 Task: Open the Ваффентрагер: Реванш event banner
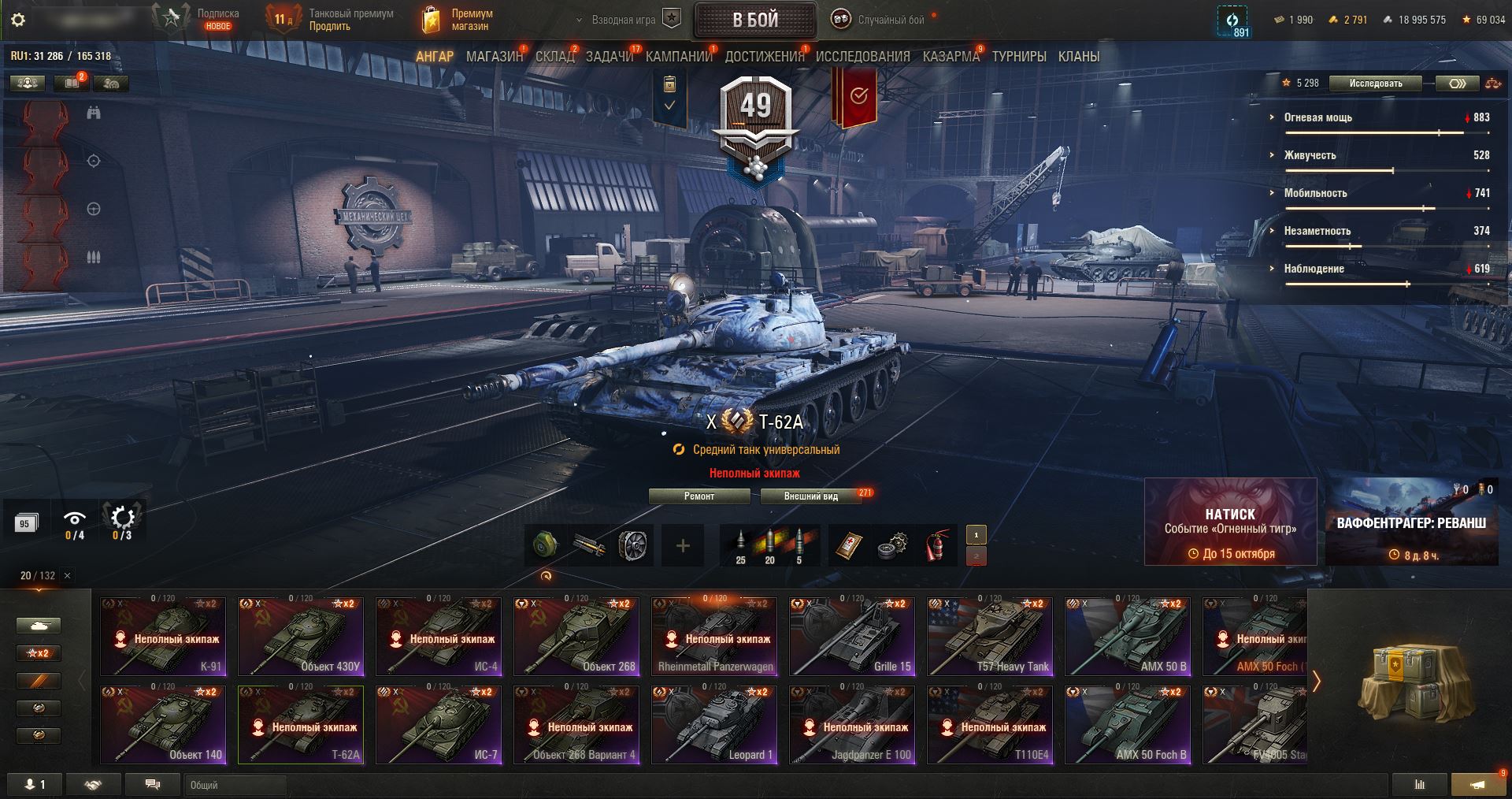point(1411,522)
